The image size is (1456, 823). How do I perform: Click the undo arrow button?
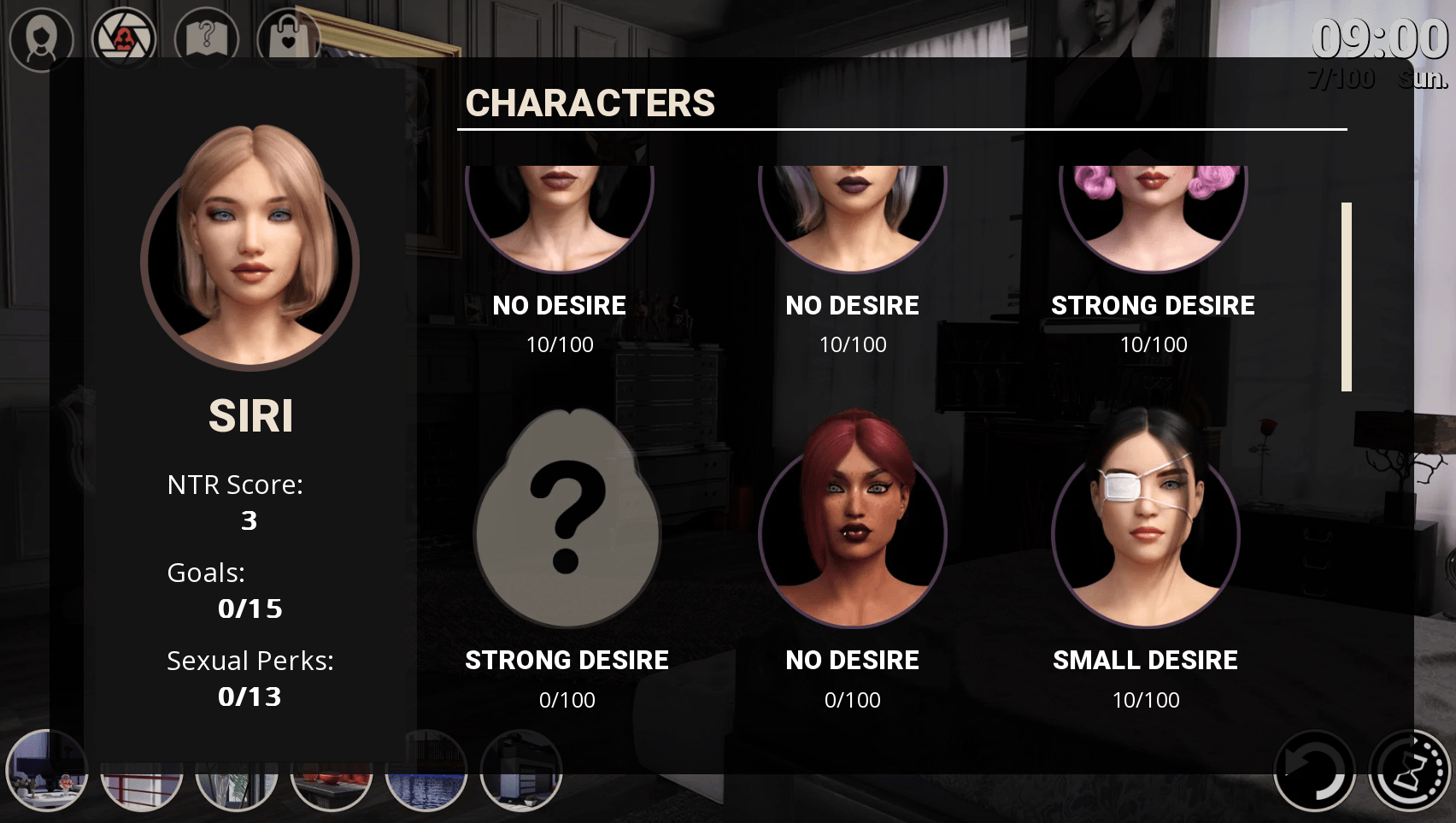click(x=1314, y=770)
